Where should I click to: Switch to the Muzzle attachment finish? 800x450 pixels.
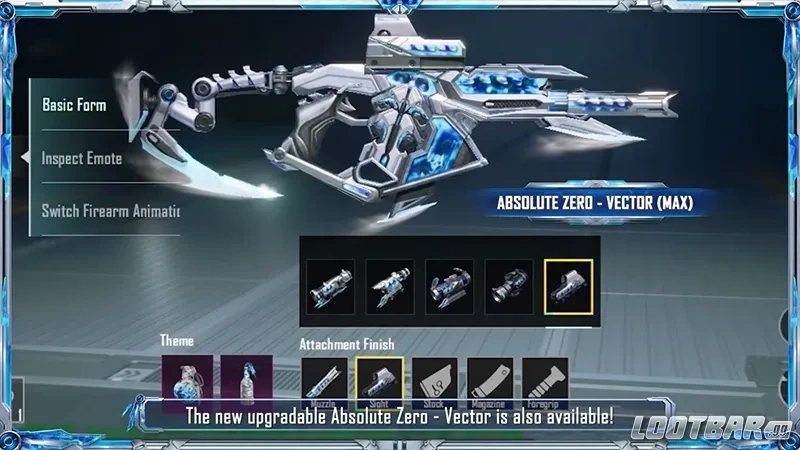324,384
